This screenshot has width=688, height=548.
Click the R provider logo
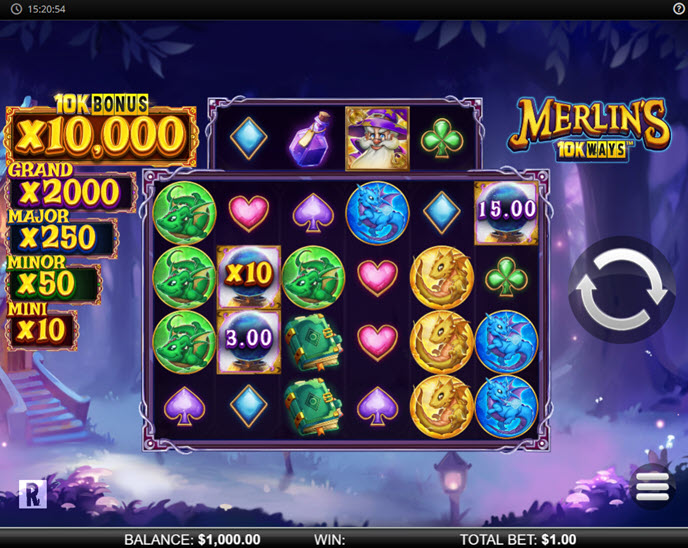(x=33, y=493)
